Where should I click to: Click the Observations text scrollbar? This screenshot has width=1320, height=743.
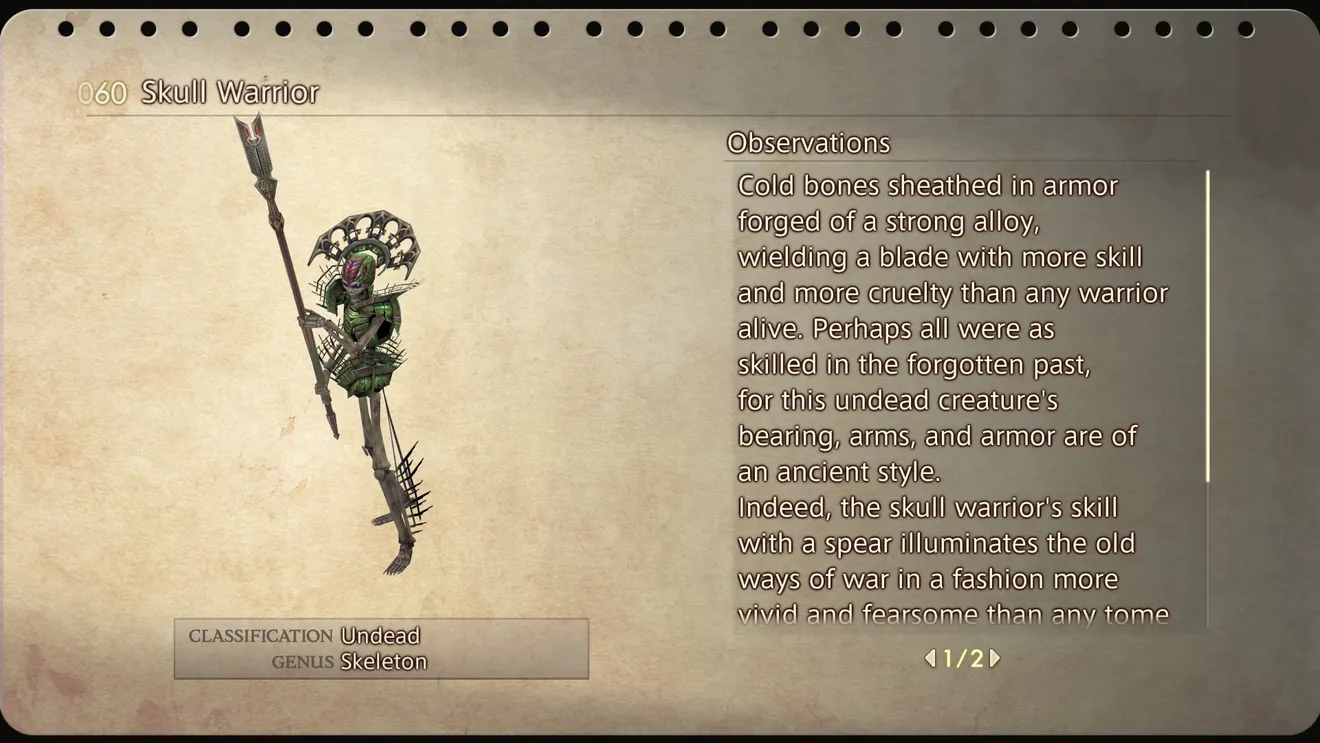pyautogui.click(x=1207, y=326)
